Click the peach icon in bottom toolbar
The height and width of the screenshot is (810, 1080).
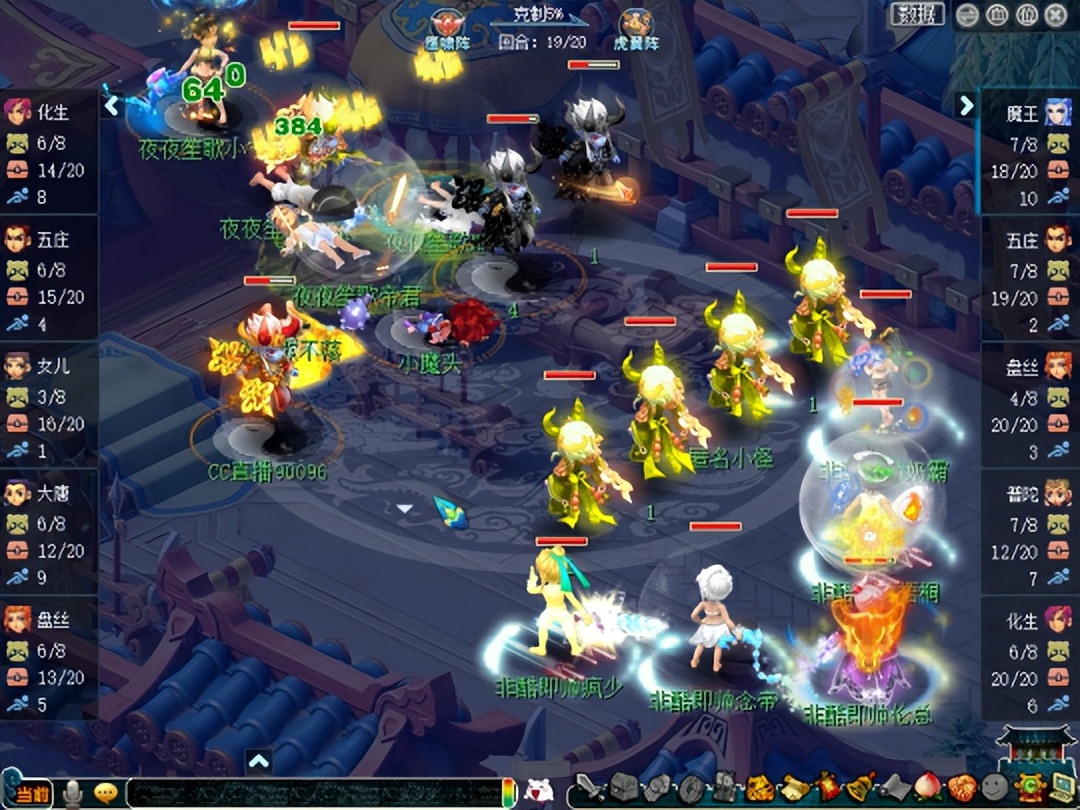[x=927, y=788]
